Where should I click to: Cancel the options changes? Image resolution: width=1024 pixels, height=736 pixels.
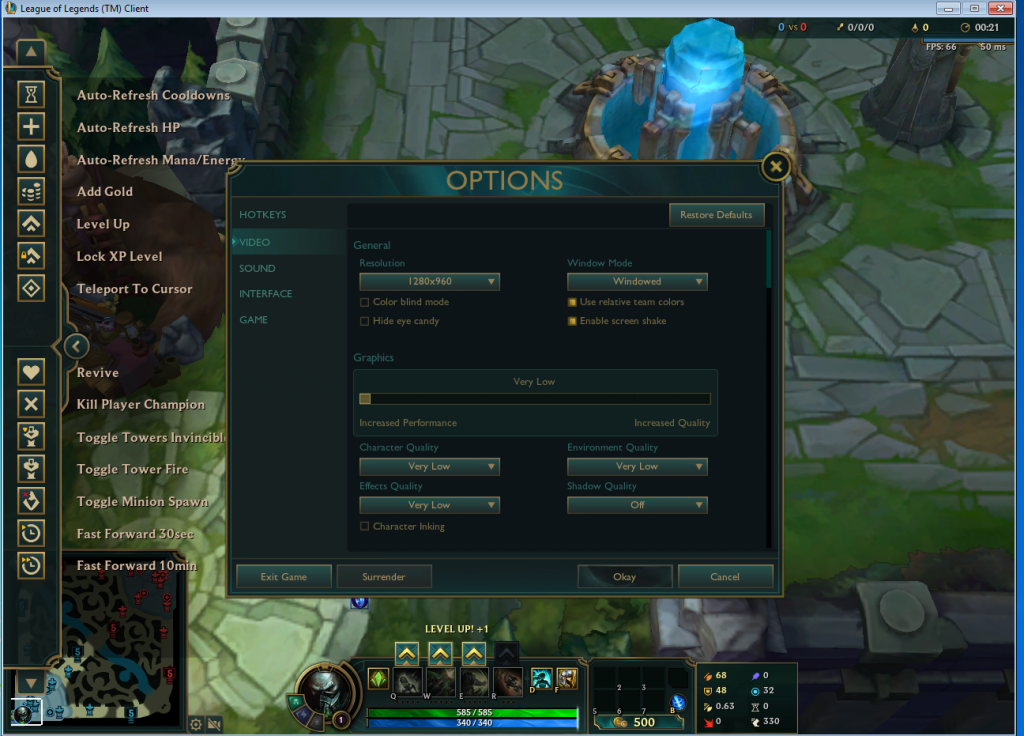pyautogui.click(x=725, y=577)
